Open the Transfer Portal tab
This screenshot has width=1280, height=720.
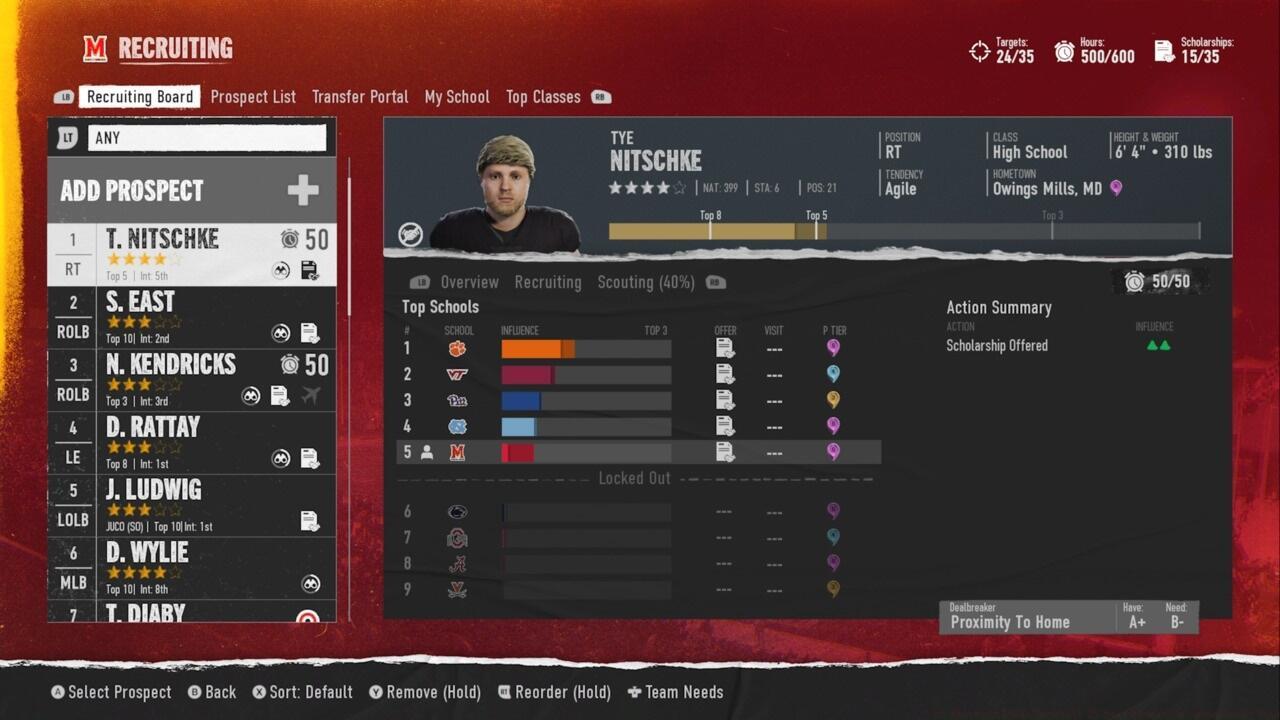[x=360, y=97]
